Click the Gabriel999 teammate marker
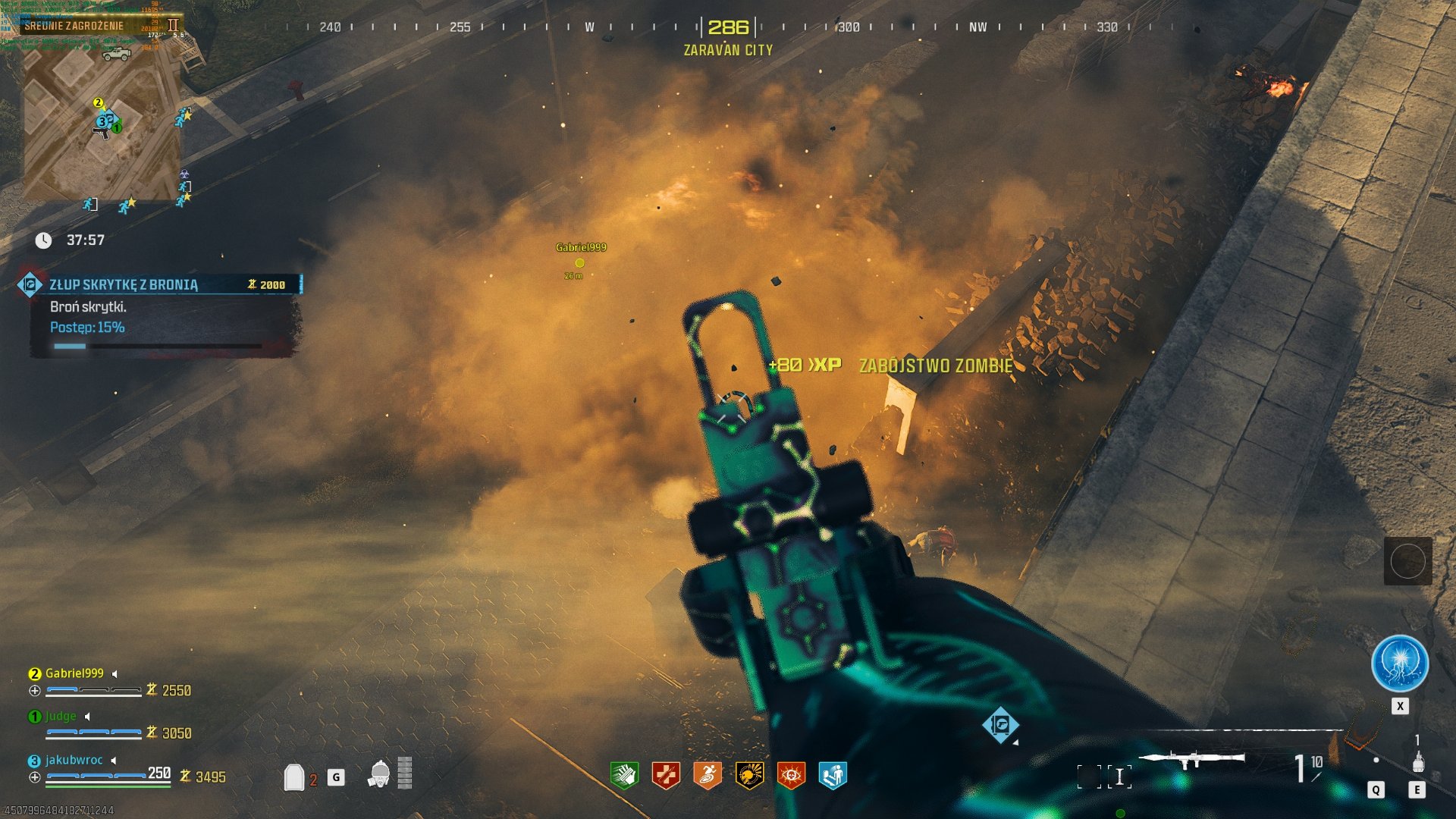 pyautogui.click(x=580, y=262)
